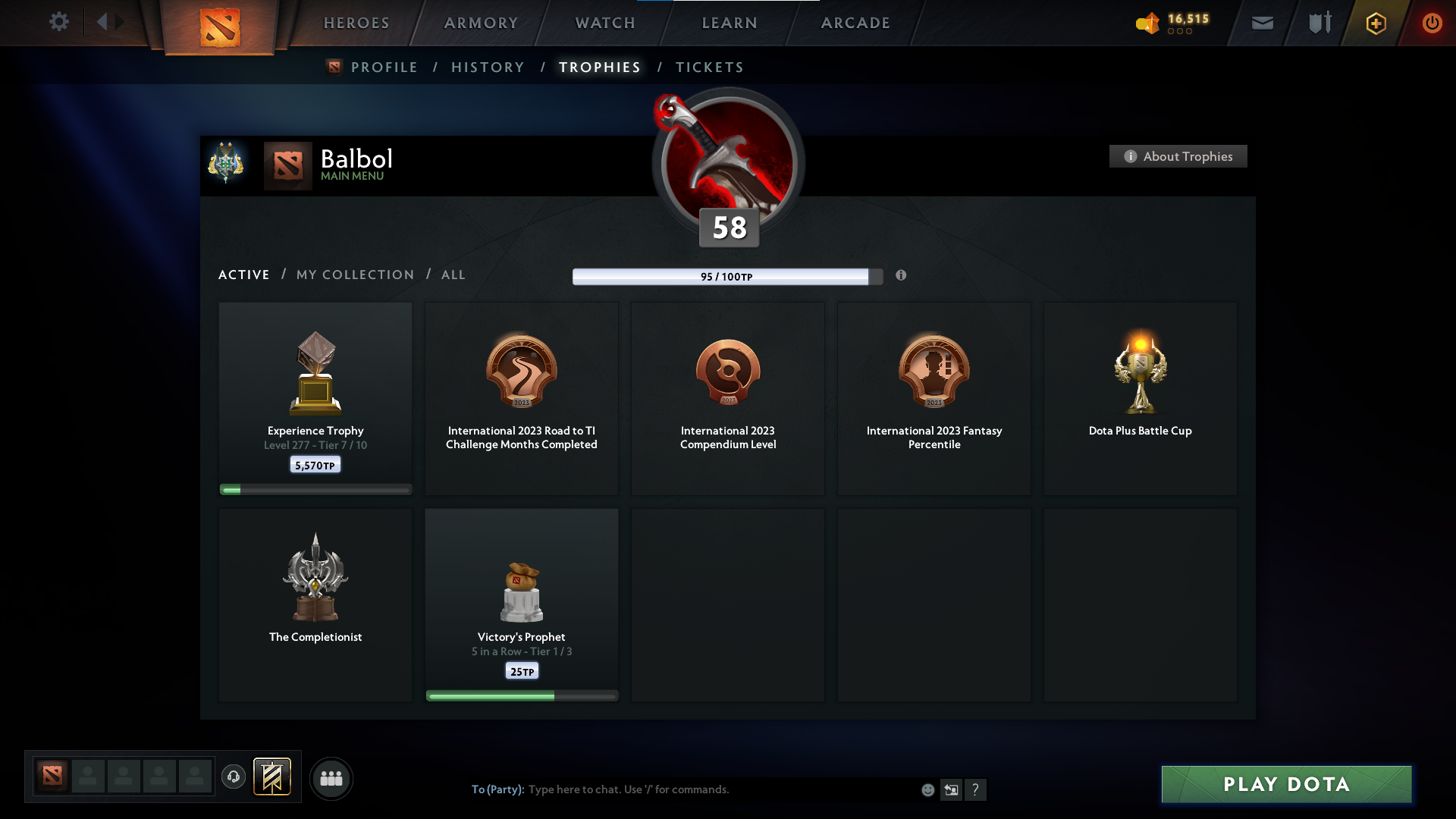Viewport: 1456px width, 819px height.
Task: Open the settings gear icon
Action: [x=59, y=22]
